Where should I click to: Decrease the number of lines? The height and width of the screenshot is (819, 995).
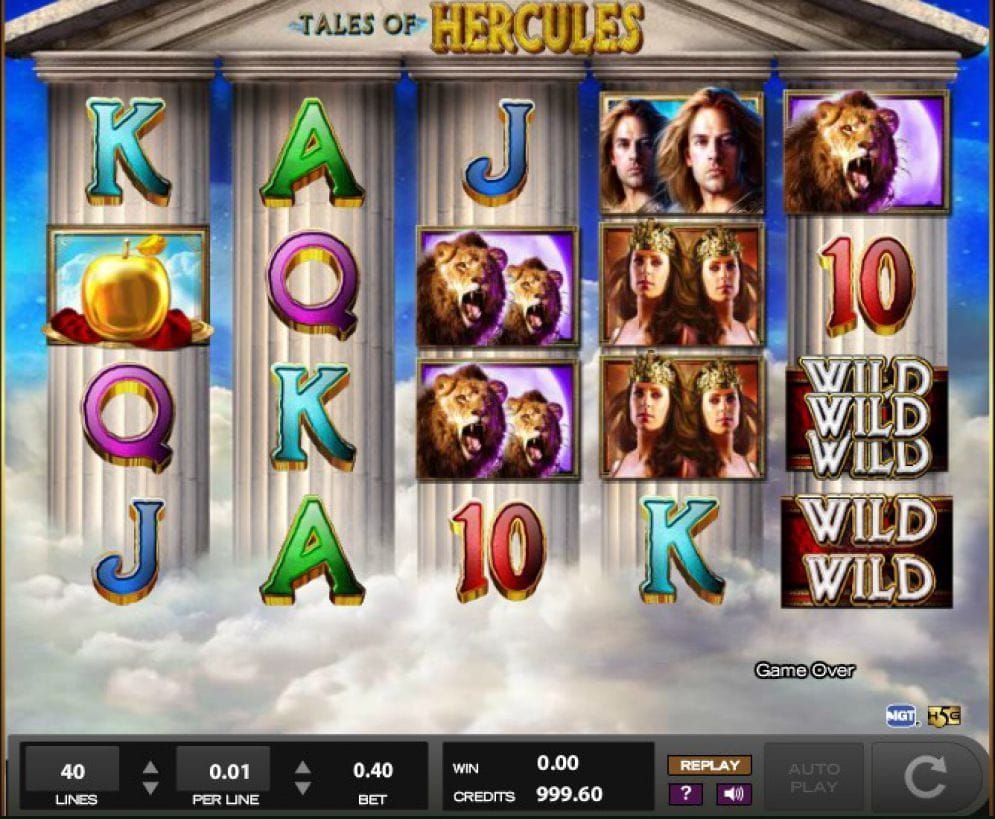150,788
